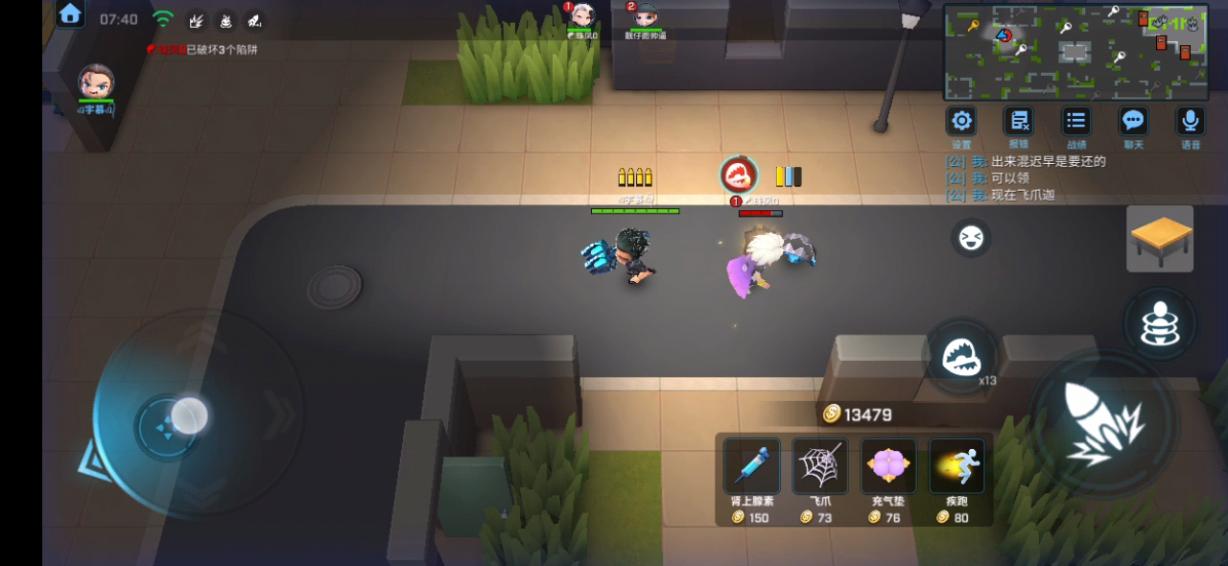Buy the 充气垫 purple cushion item

pos(888,467)
